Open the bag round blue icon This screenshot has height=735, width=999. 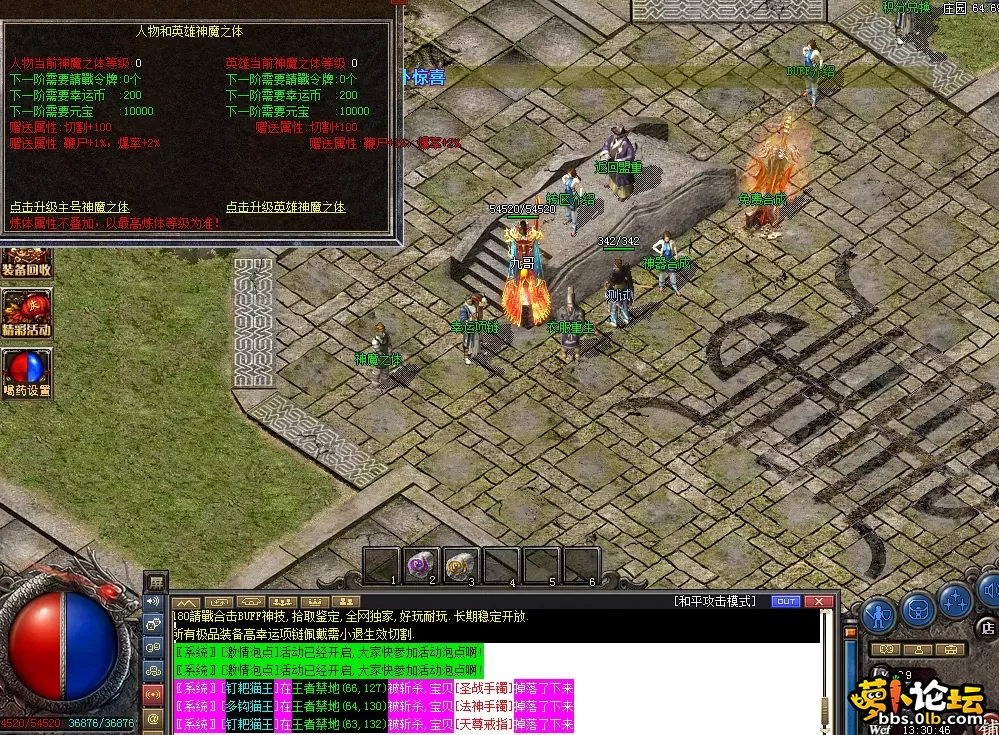click(918, 608)
